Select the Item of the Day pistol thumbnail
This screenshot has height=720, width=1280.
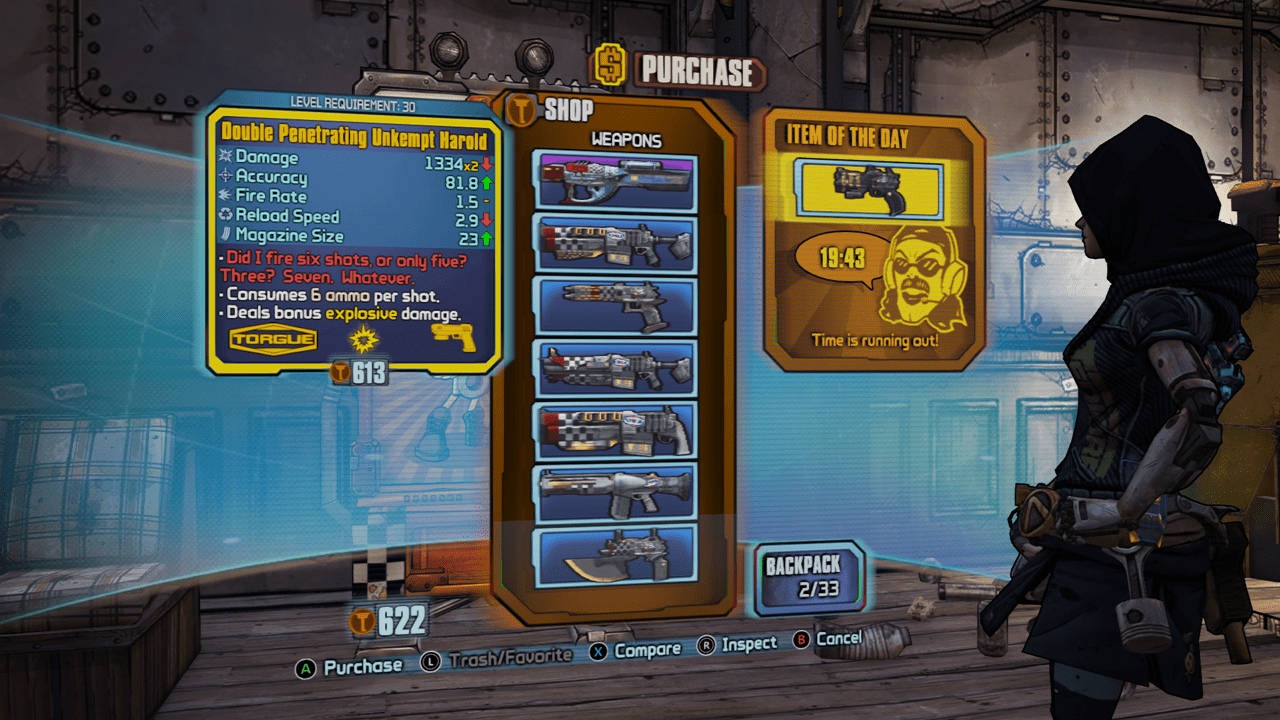tap(870, 187)
